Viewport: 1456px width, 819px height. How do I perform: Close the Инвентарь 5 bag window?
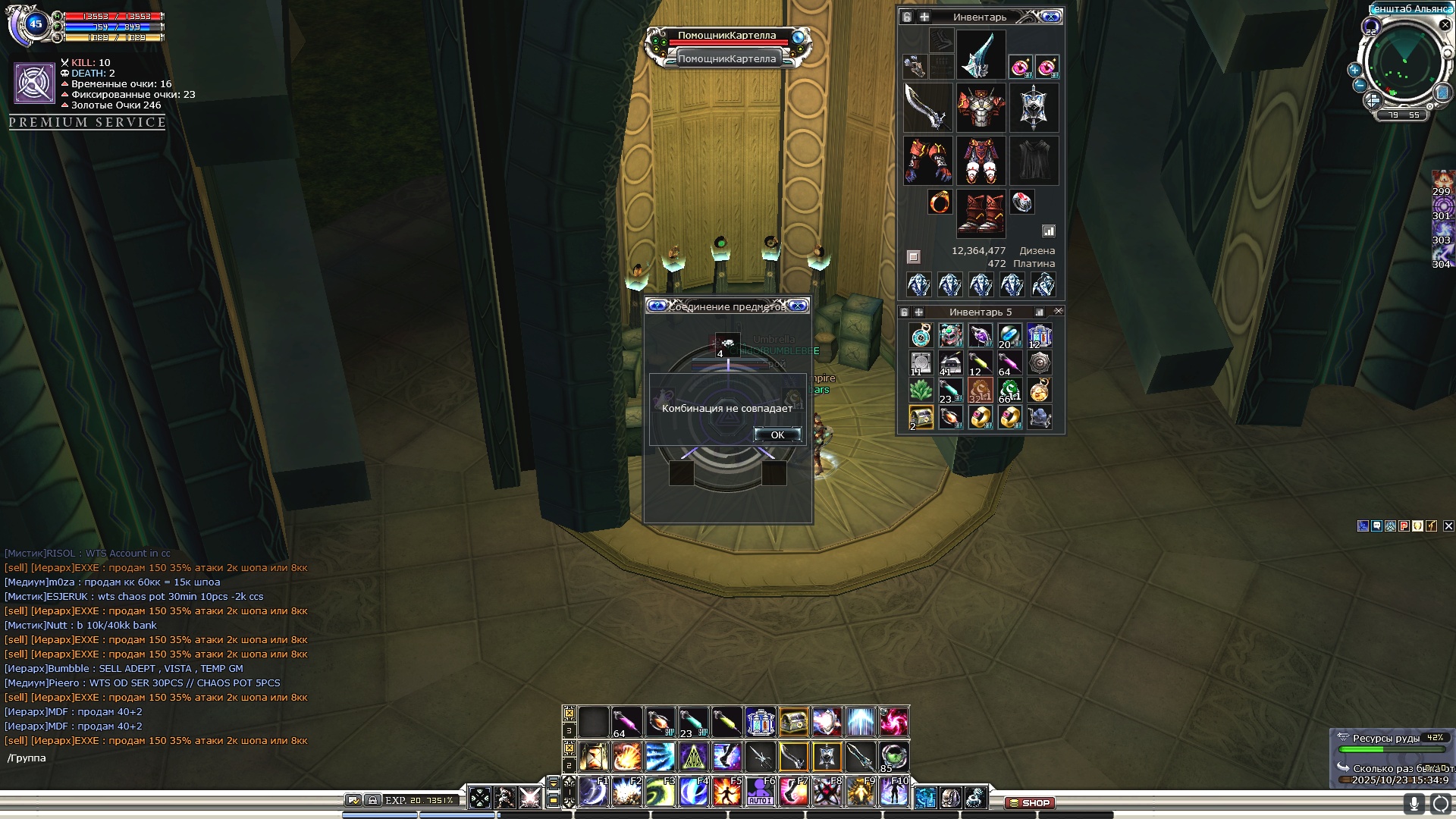1059,312
